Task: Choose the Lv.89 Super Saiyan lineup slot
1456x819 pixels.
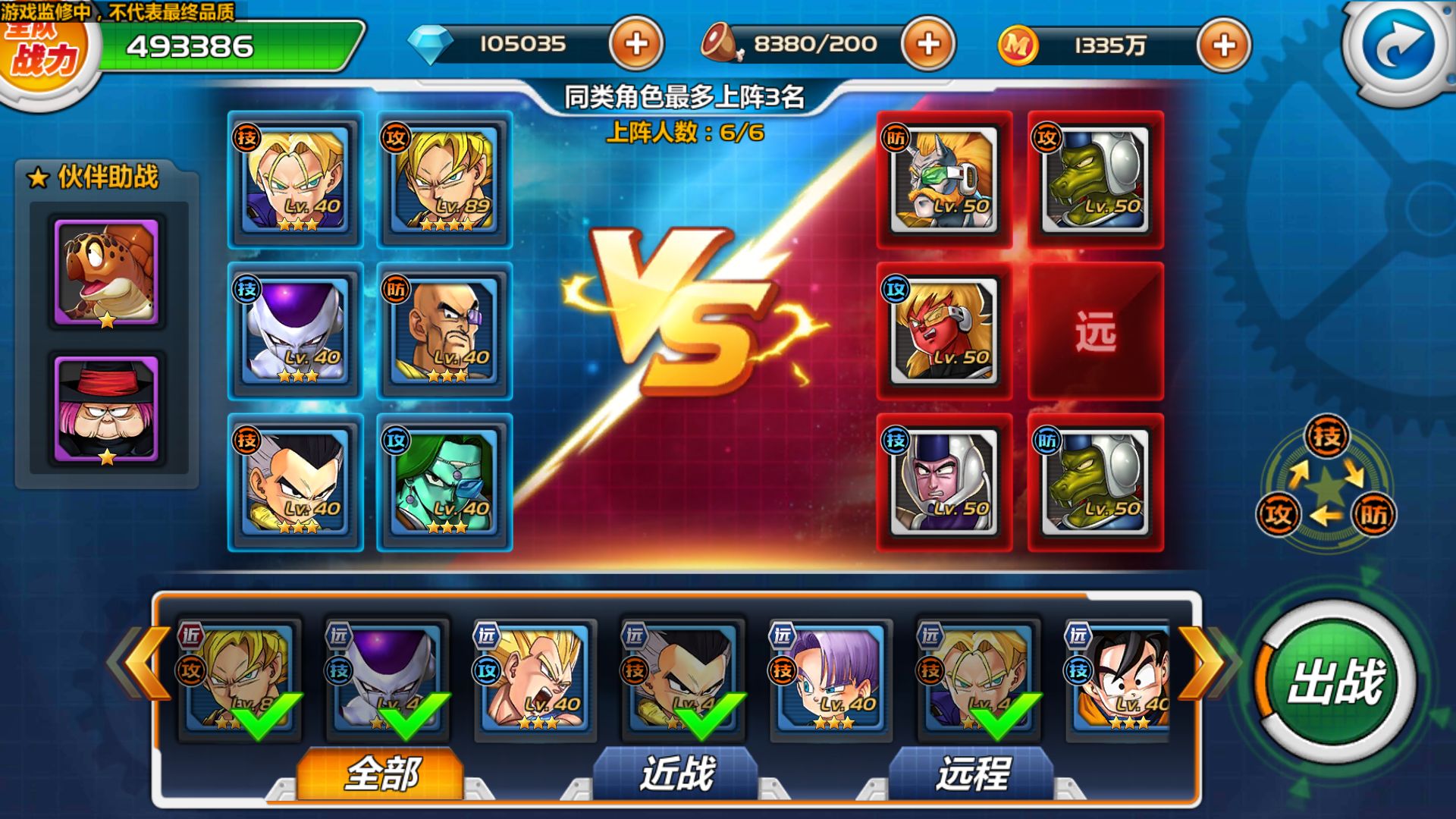Action: (444, 180)
